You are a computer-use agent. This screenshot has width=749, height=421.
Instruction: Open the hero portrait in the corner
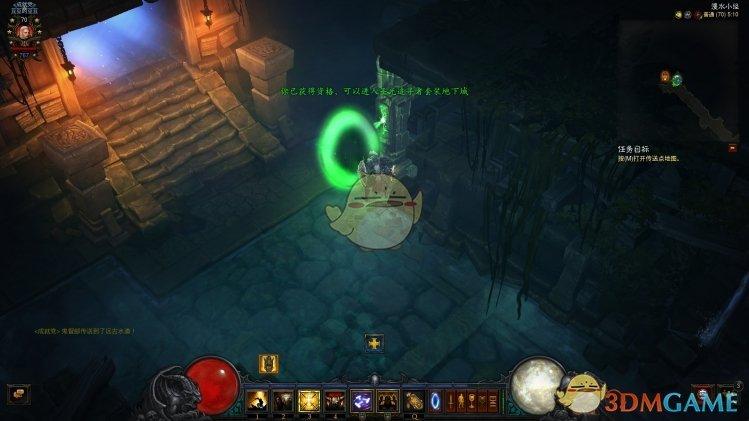coord(22,31)
